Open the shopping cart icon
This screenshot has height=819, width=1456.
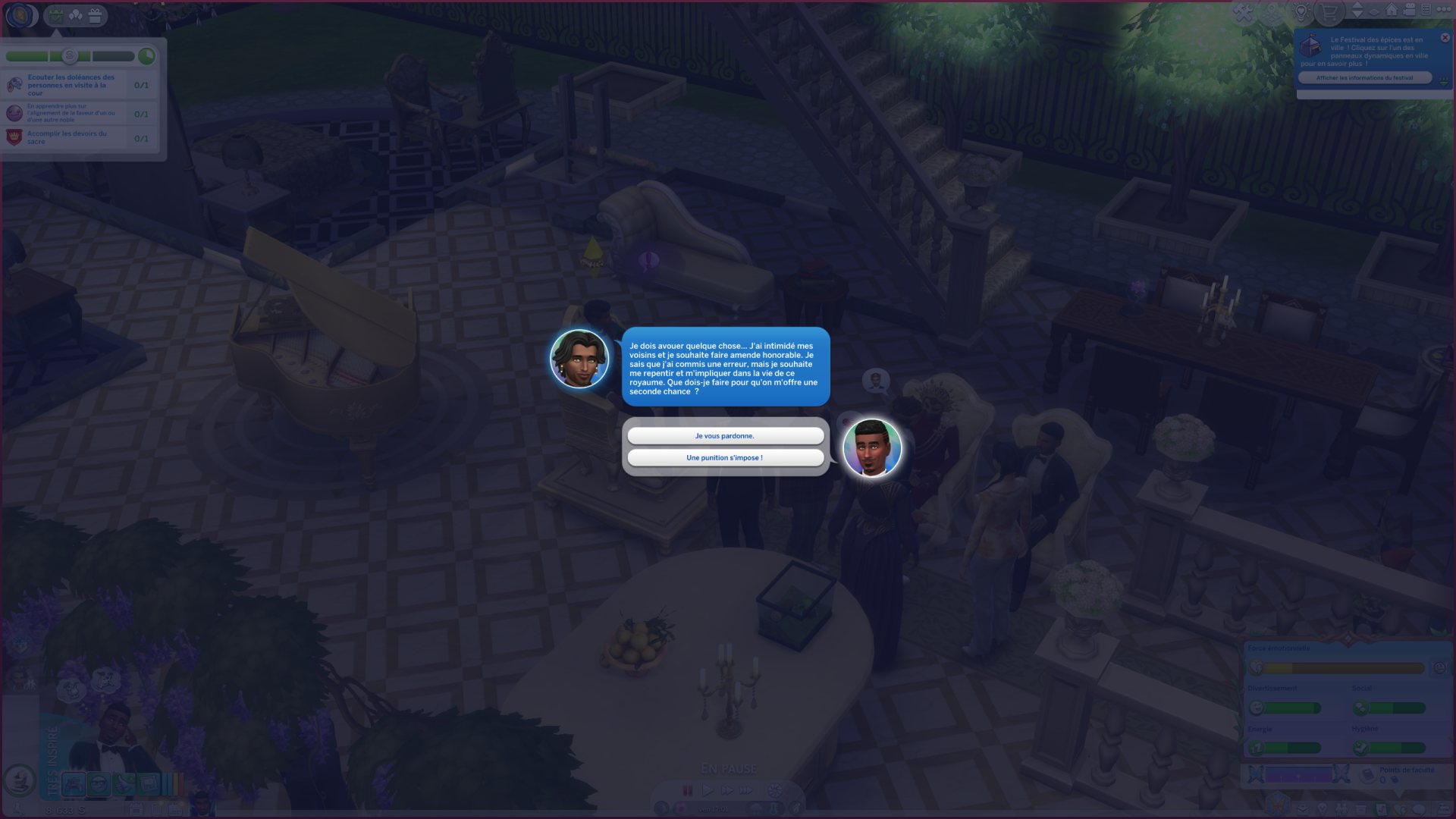[1329, 12]
